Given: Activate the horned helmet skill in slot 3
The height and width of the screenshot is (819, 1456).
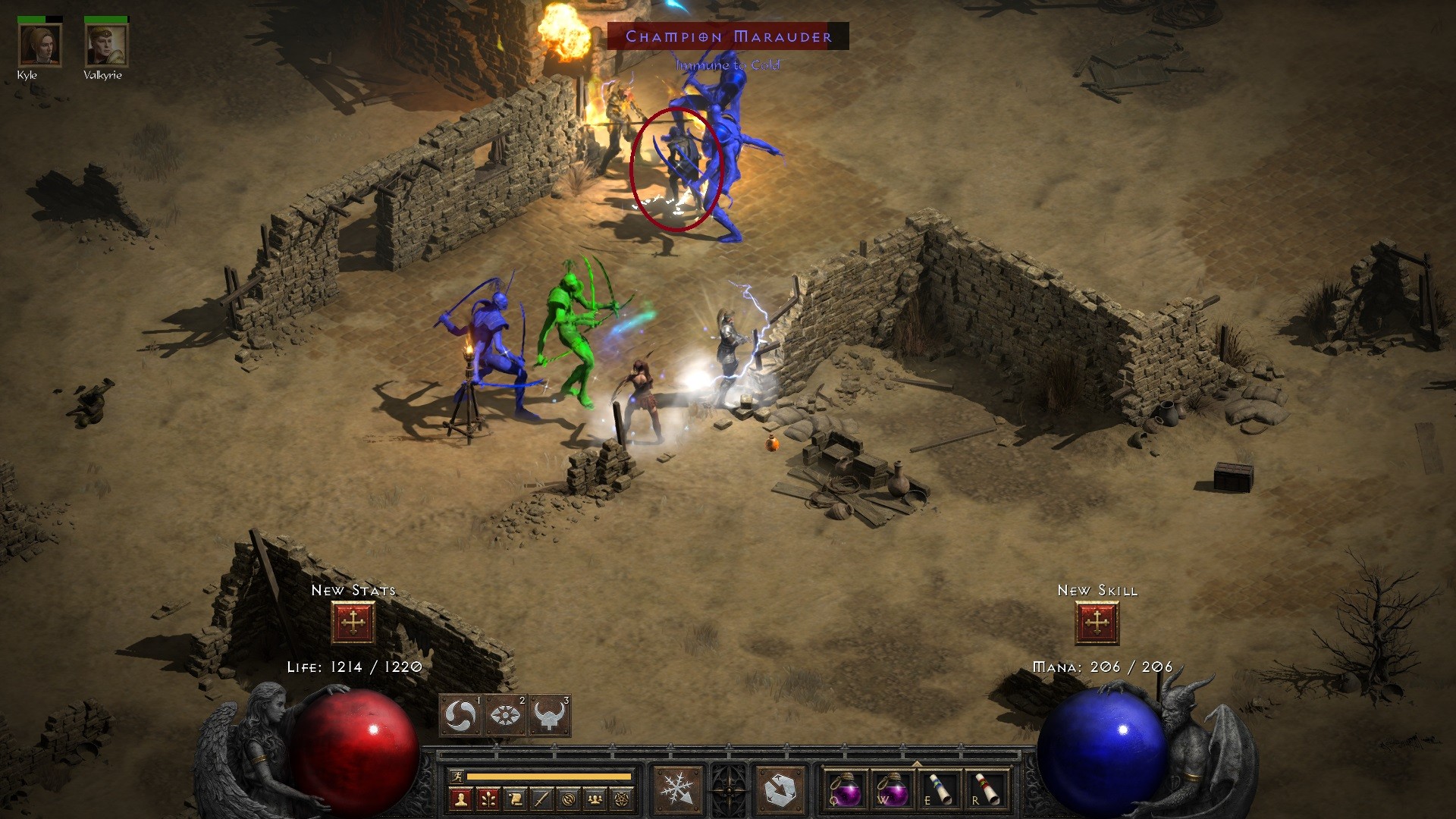Looking at the screenshot, I should pyautogui.click(x=549, y=715).
